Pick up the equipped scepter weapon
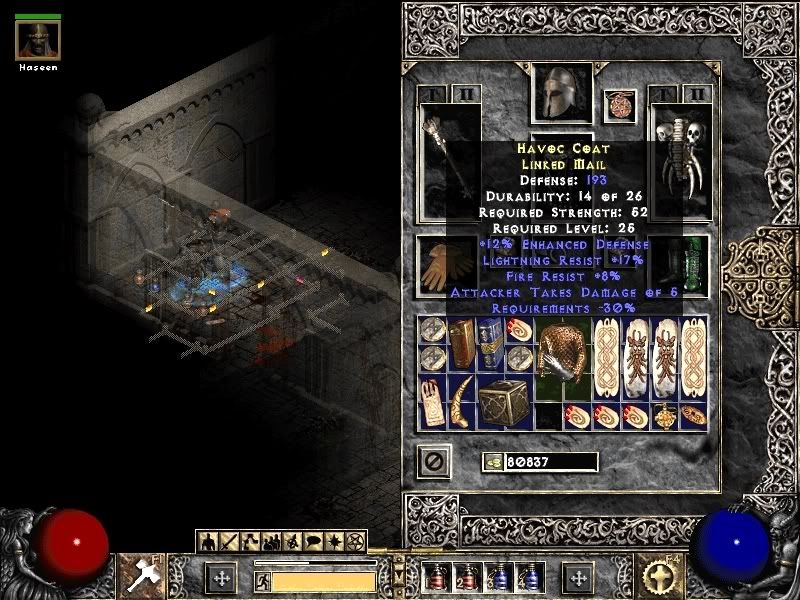 pyautogui.click(x=449, y=160)
